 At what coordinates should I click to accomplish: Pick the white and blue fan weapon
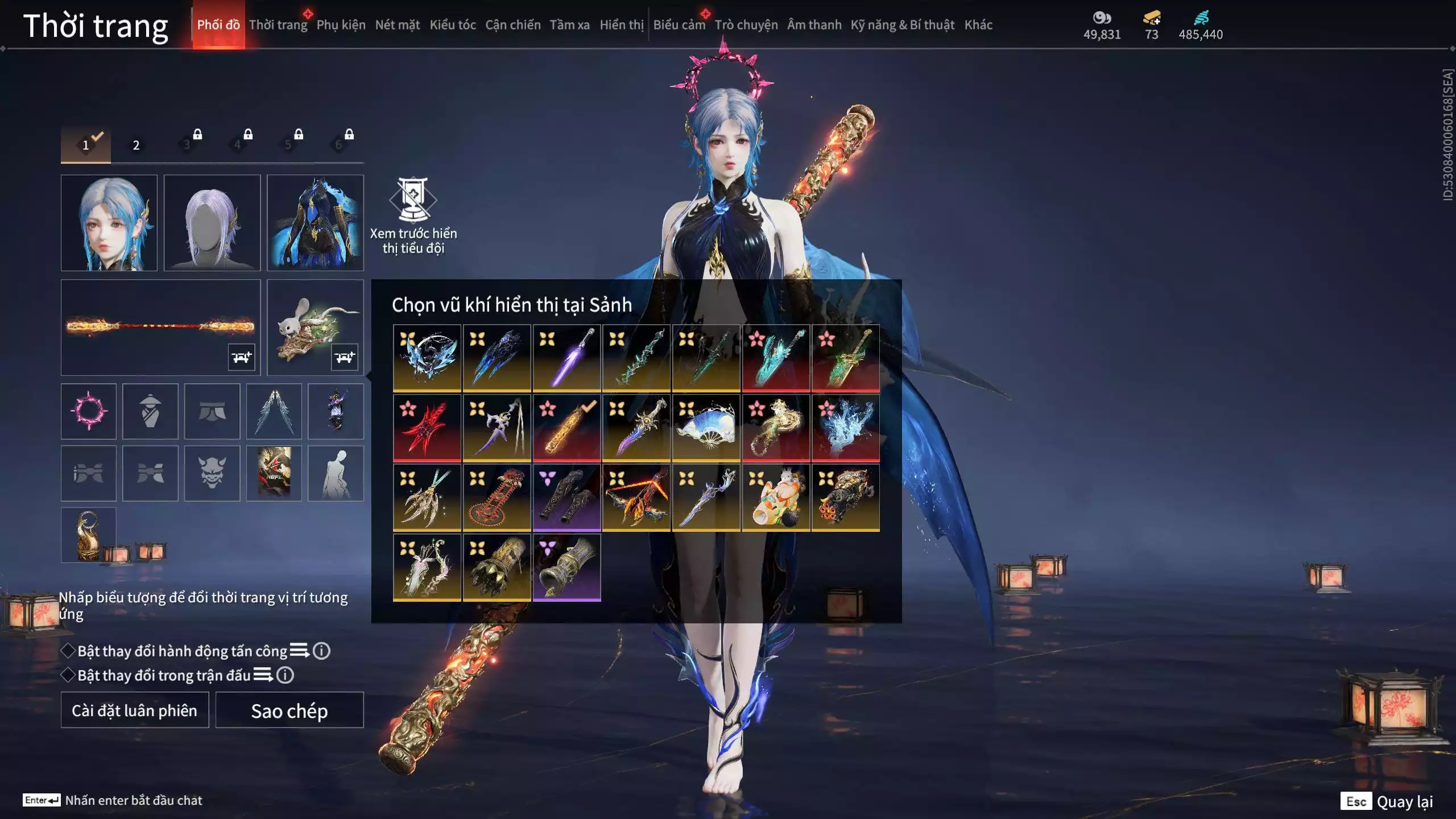tap(706, 428)
